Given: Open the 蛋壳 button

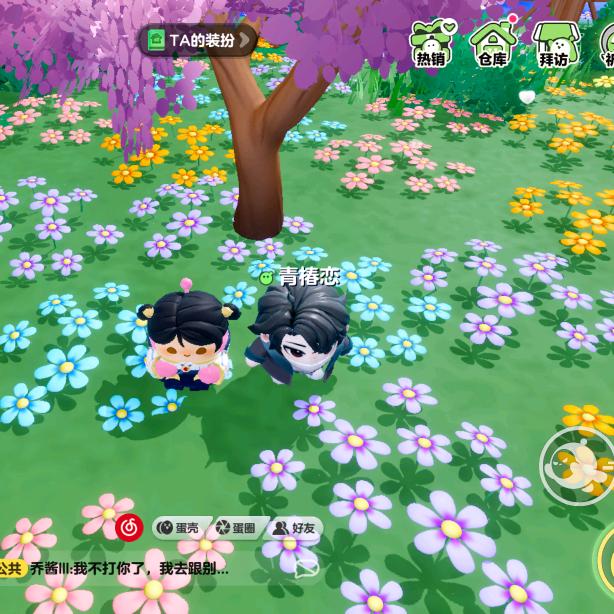Looking at the screenshot, I should pyautogui.click(x=177, y=527).
